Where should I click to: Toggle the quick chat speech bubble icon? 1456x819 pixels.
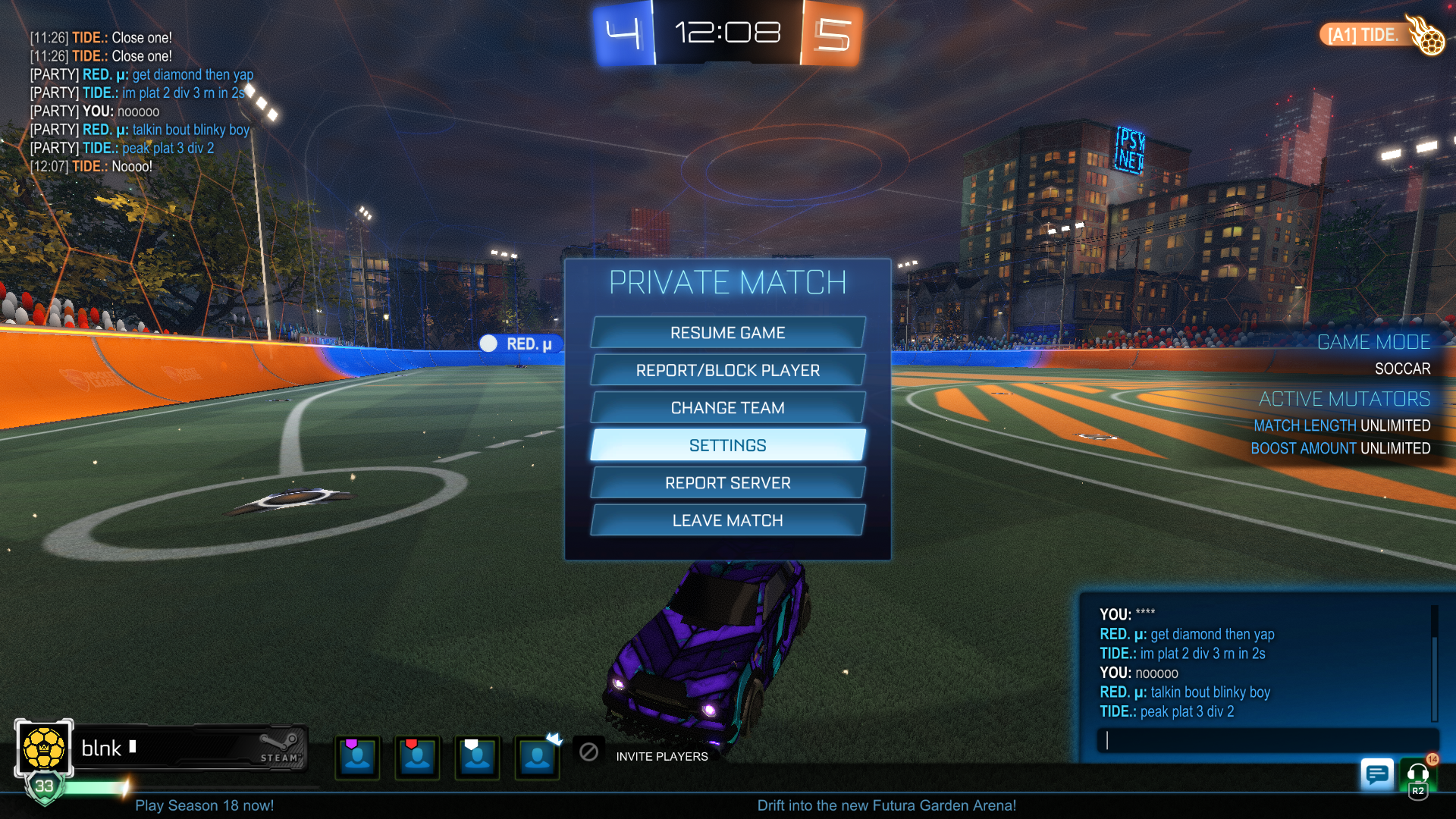[x=1378, y=775]
